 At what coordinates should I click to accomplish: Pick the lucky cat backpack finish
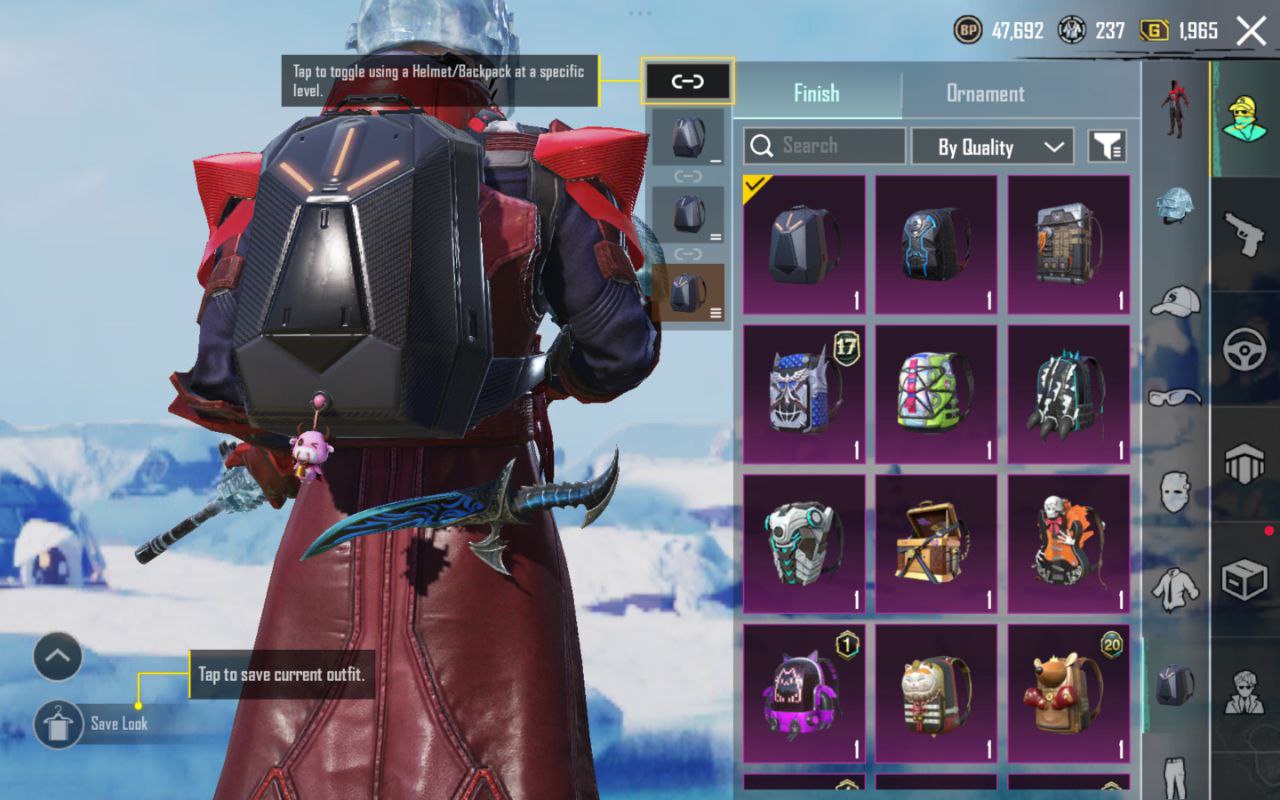936,694
